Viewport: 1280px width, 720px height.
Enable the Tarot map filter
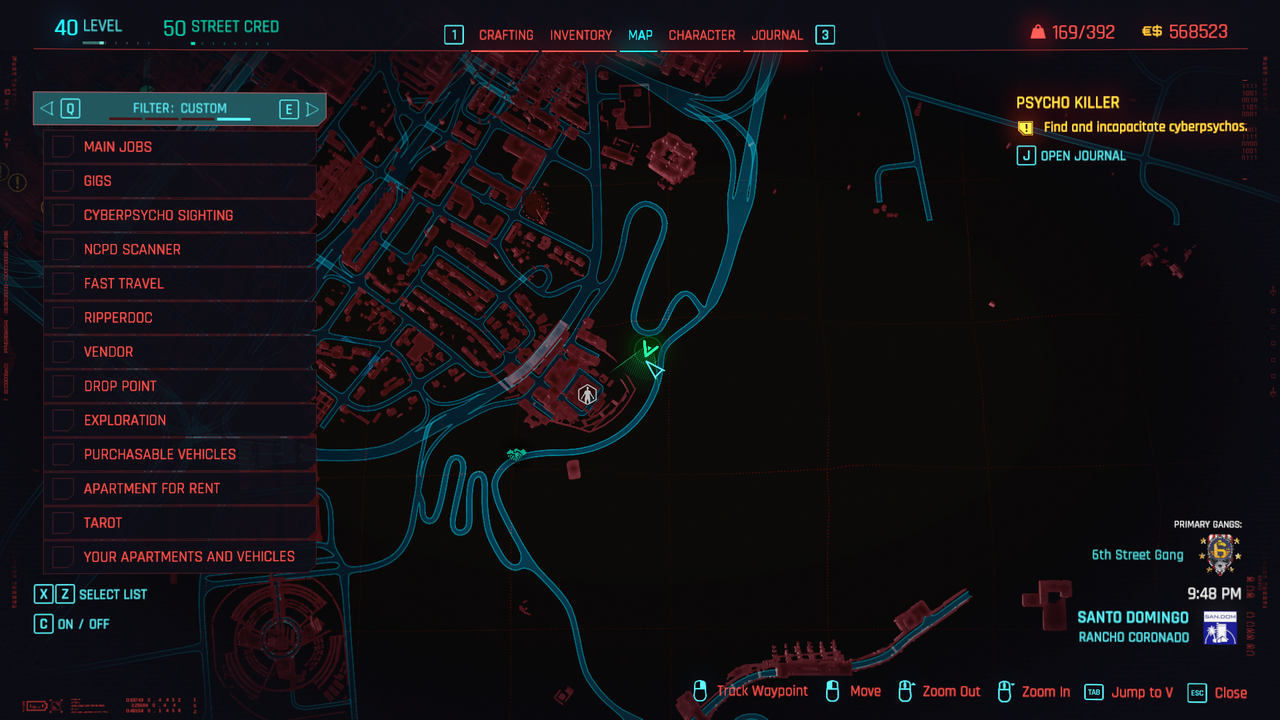tap(64, 522)
